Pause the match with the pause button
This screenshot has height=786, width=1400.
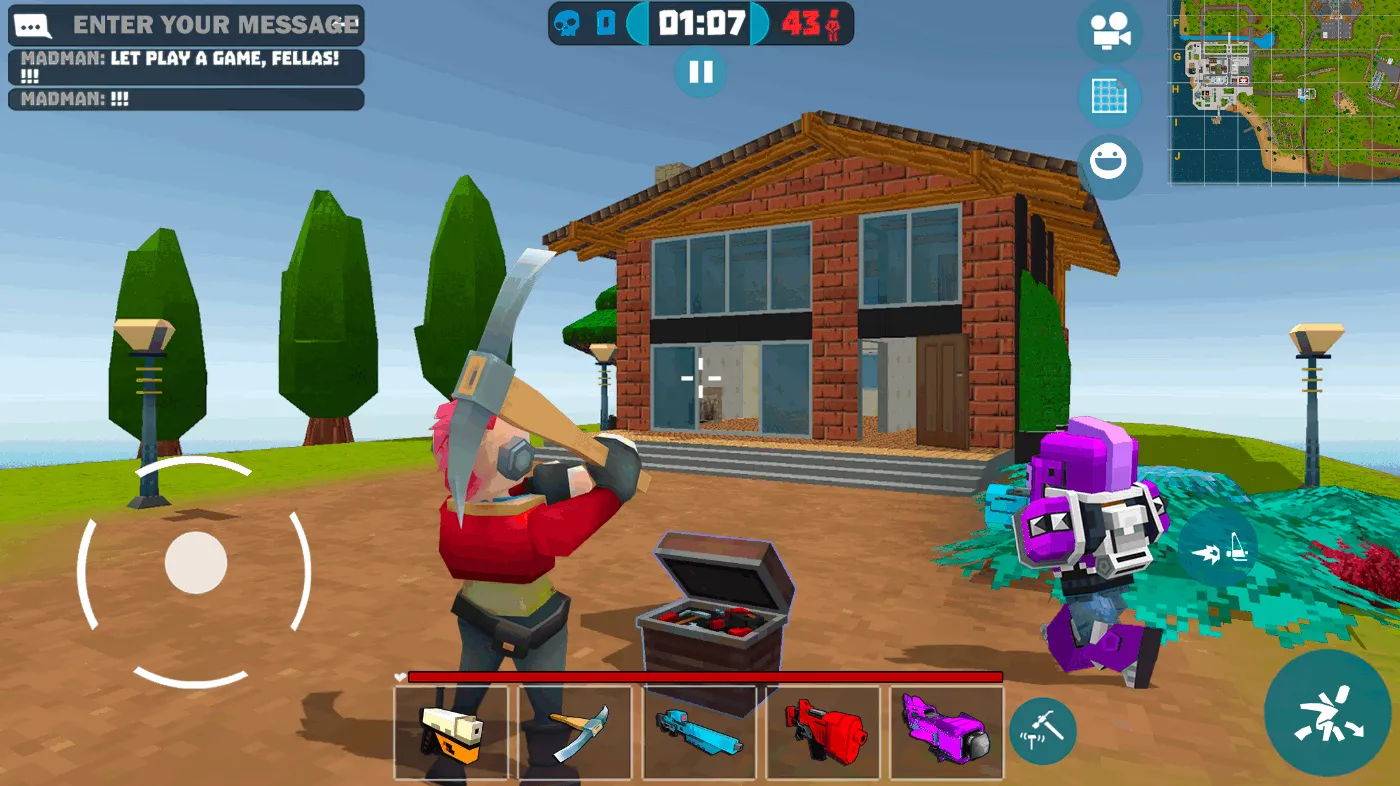(x=700, y=72)
